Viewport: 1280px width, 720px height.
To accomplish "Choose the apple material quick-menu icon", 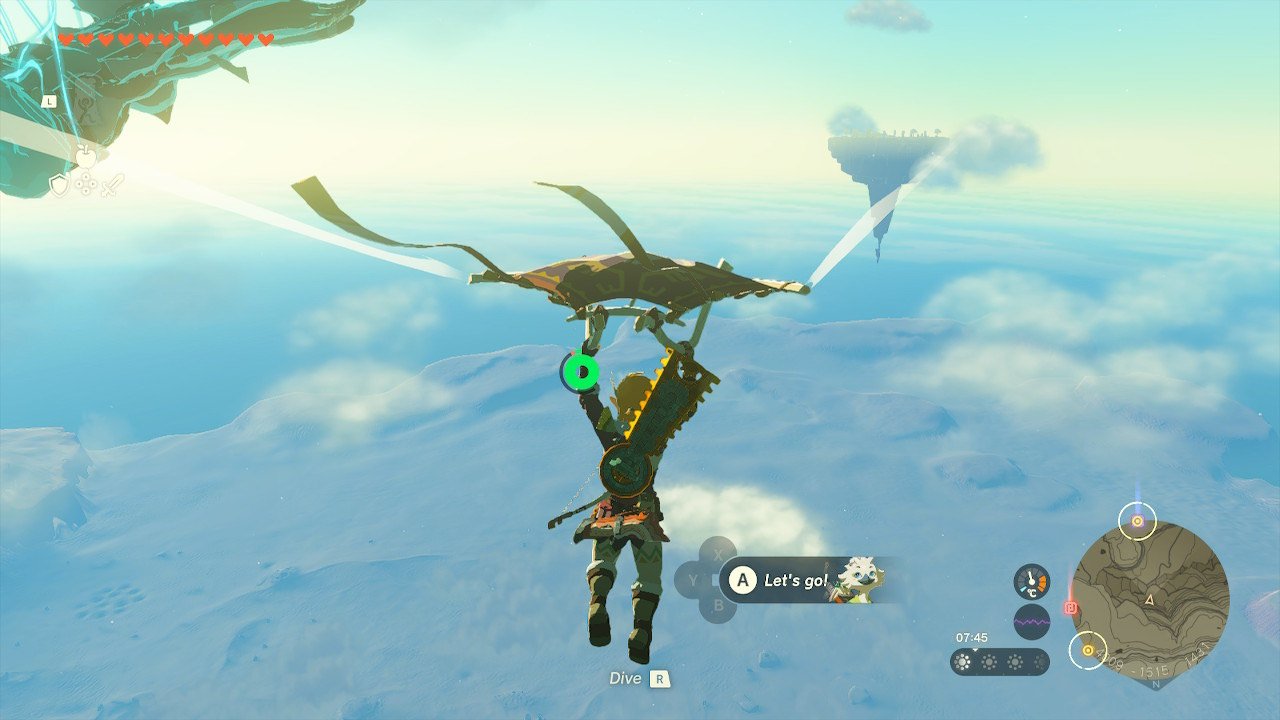I will pyautogui.click(x=86, y=157).
